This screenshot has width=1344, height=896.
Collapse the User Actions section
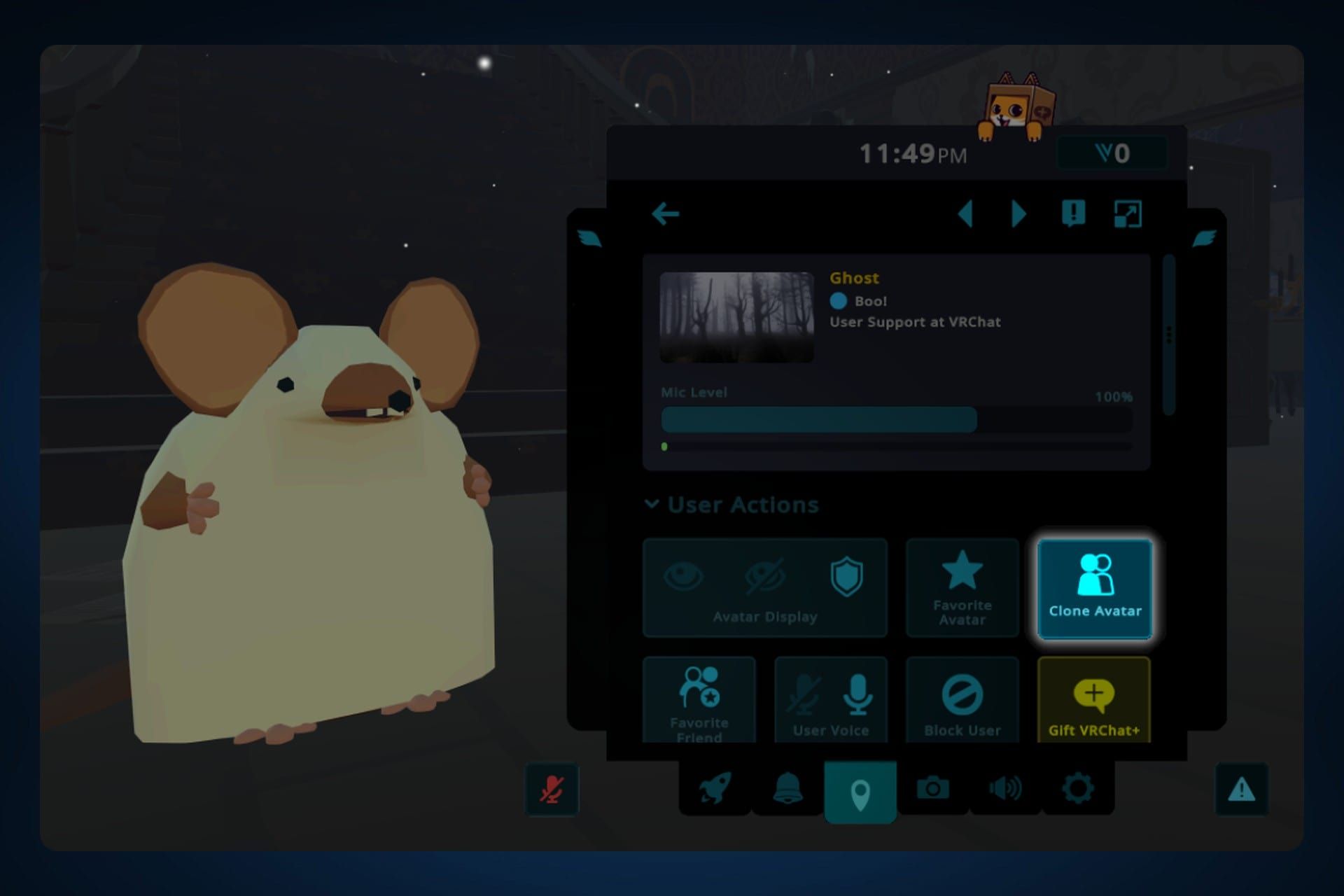[x=652, y=504]
